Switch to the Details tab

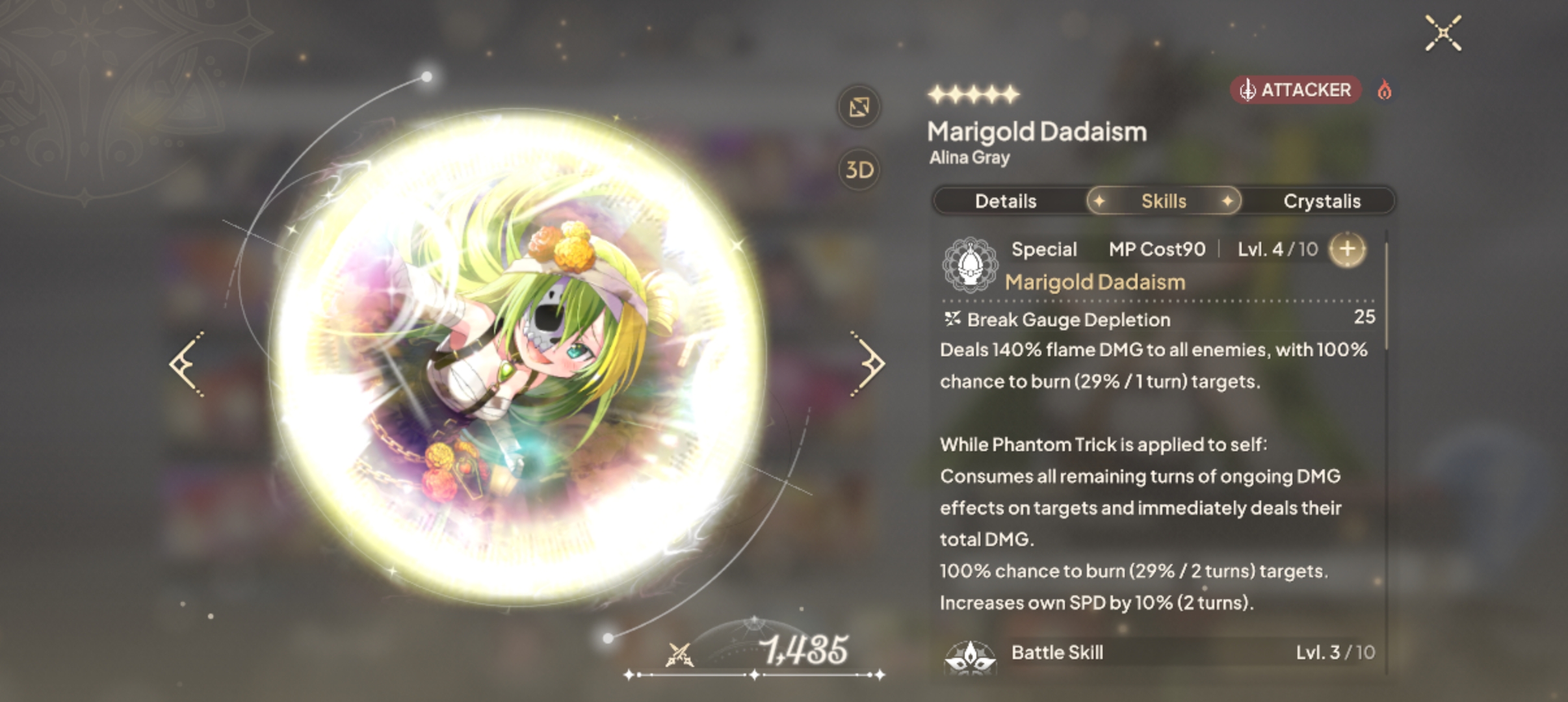1005,201
